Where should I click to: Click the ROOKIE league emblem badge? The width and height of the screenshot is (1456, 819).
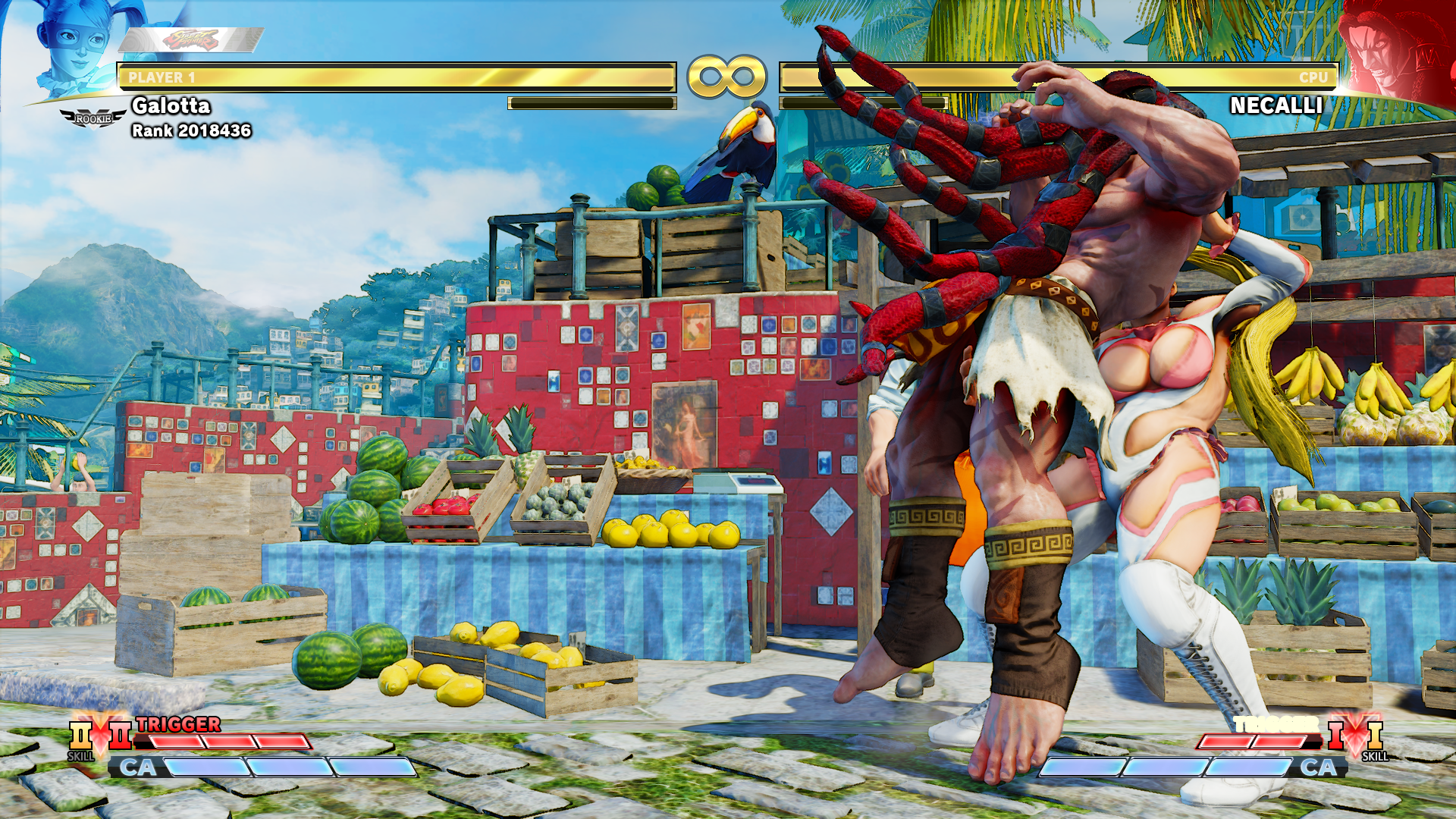point(91,118)
